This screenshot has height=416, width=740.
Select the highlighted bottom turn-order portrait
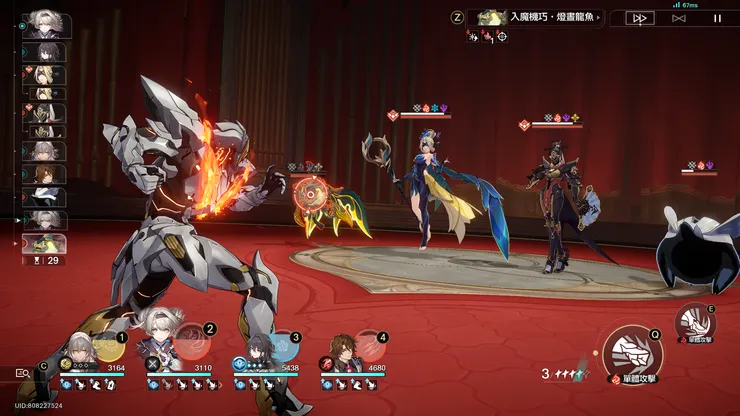44,243
